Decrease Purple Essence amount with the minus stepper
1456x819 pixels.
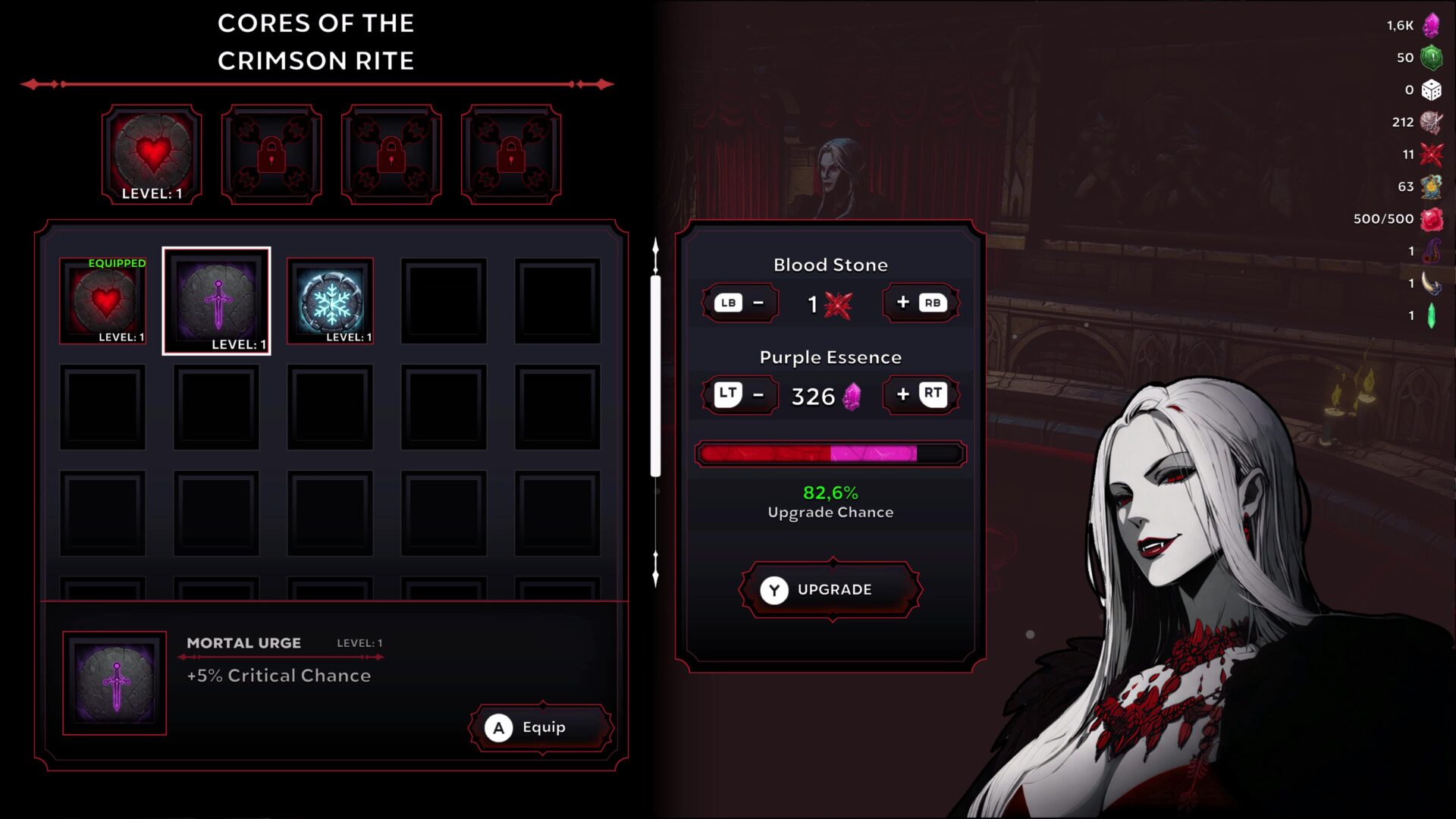tap(739, 394)
